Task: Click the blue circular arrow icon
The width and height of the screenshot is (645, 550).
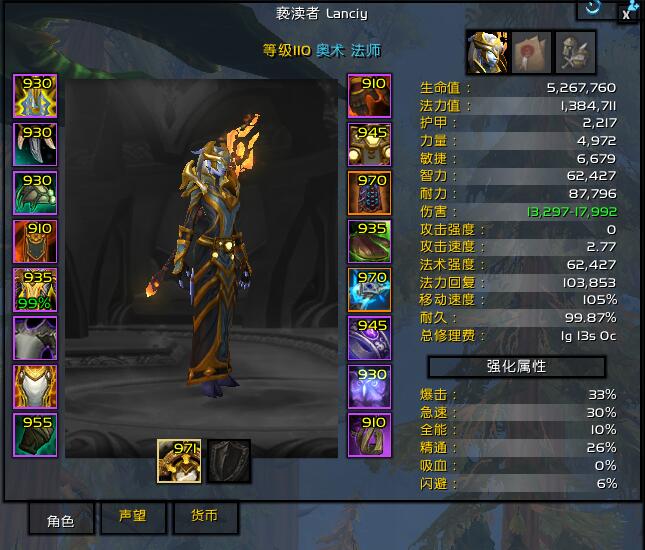Action: tap(593, 8)
